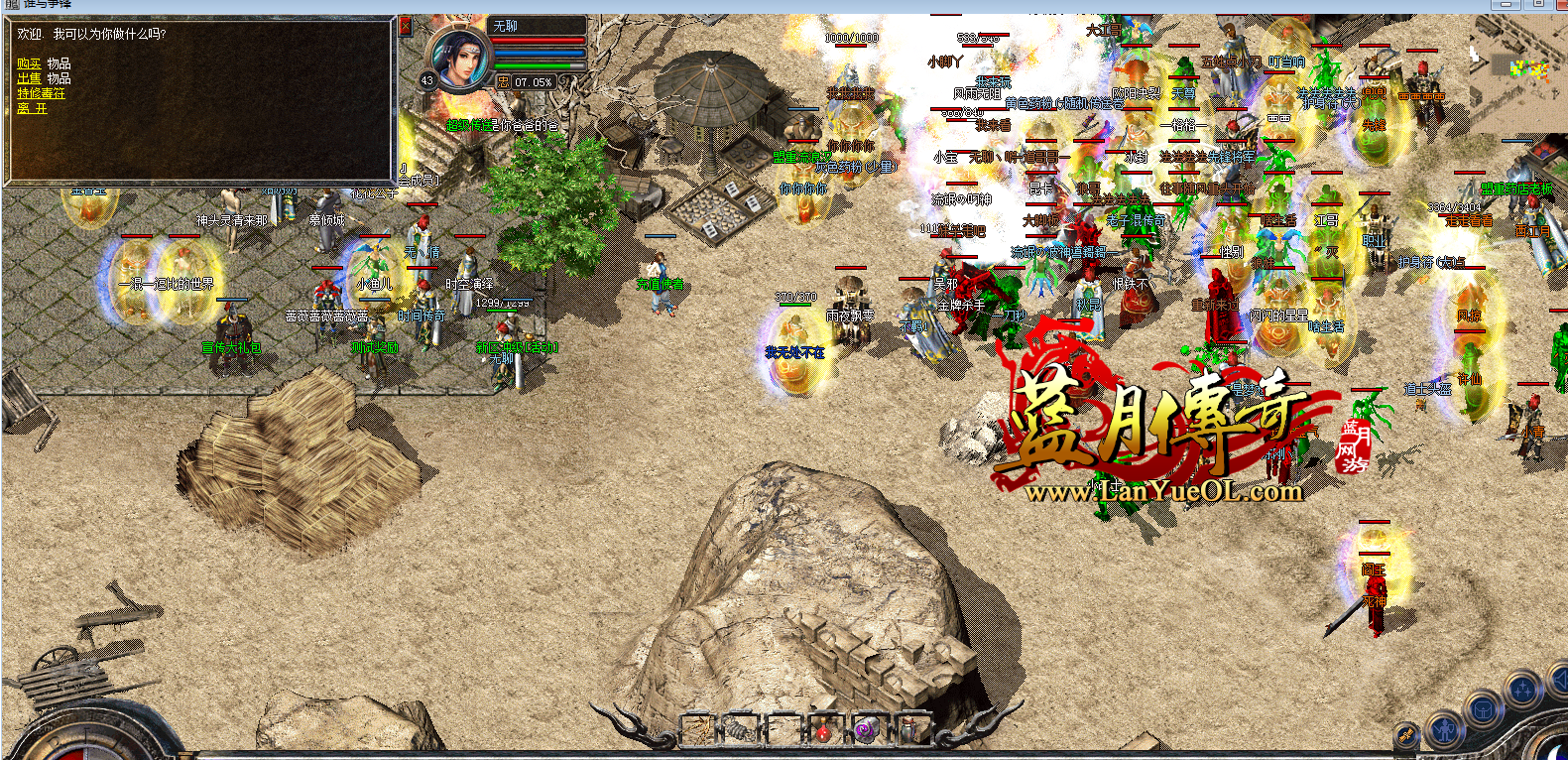Choose the 出售 (sell items) dialogue option
This screenshot has width=1568, height=760.
pyautogui.click(x=29, y=78)
